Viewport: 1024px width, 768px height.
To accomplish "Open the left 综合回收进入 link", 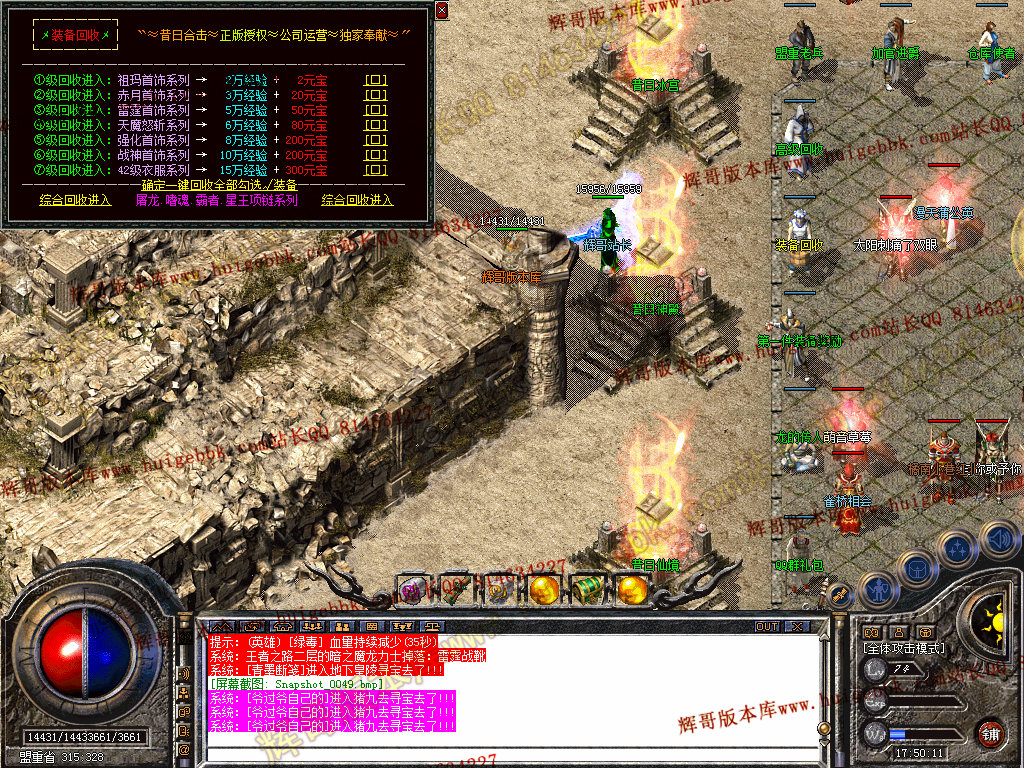I will click(76, 200).
